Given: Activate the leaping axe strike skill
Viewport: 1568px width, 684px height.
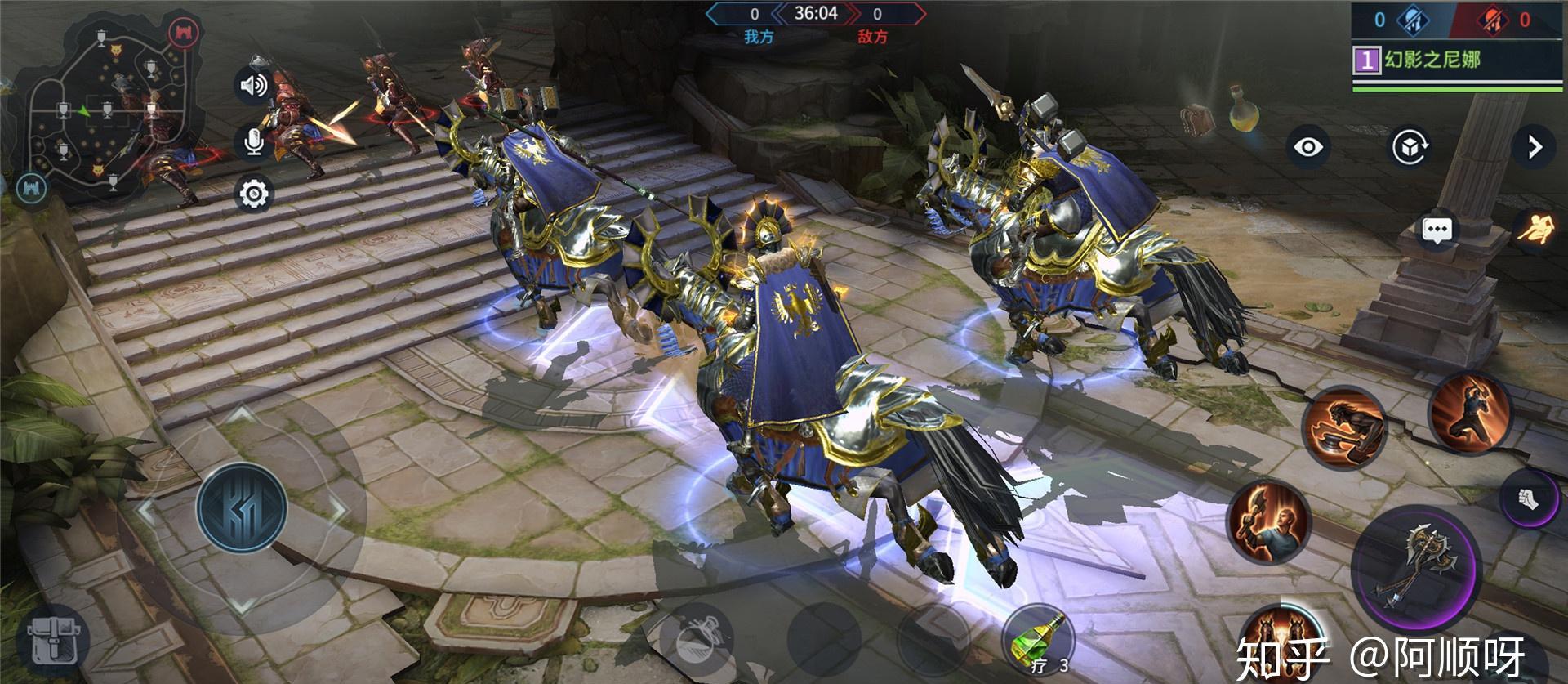Looking at the screenshot, I should coord(1470,414).
